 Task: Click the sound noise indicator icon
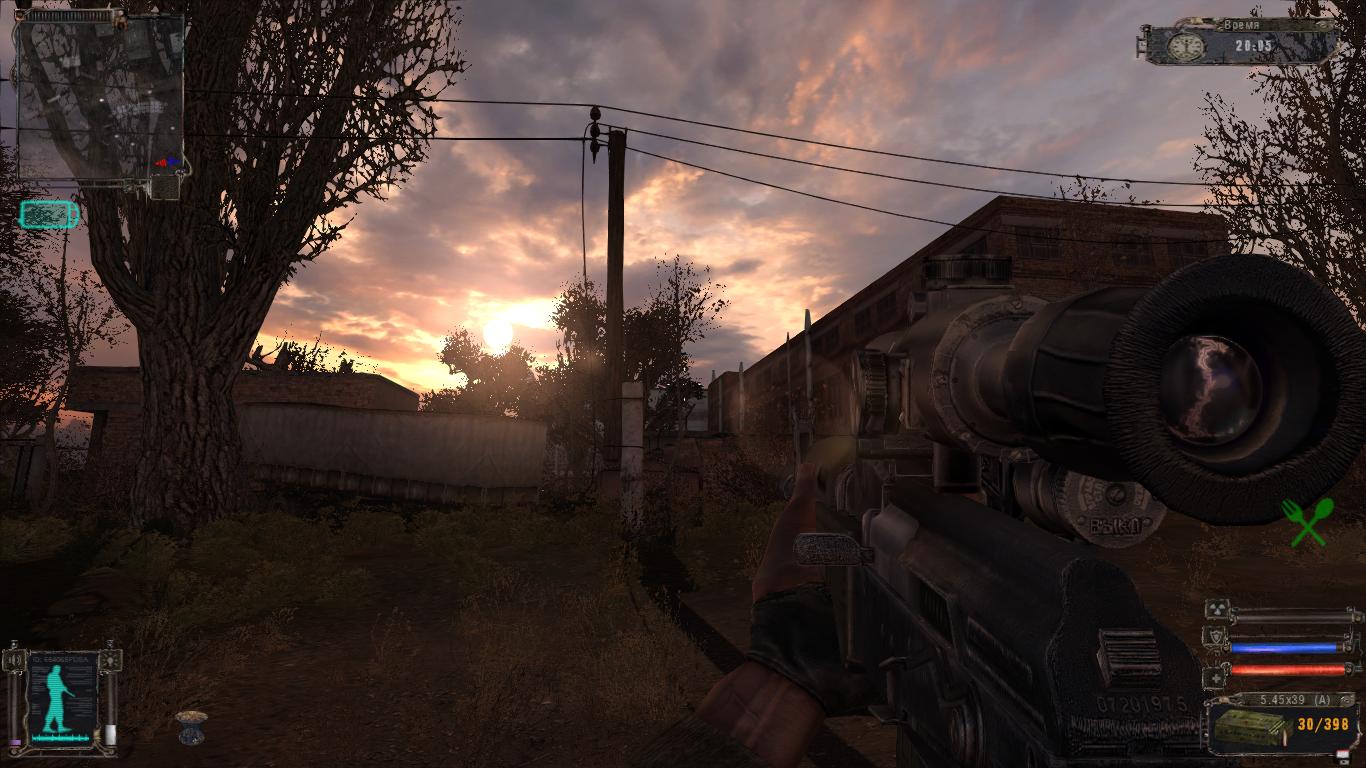[14, 660]
